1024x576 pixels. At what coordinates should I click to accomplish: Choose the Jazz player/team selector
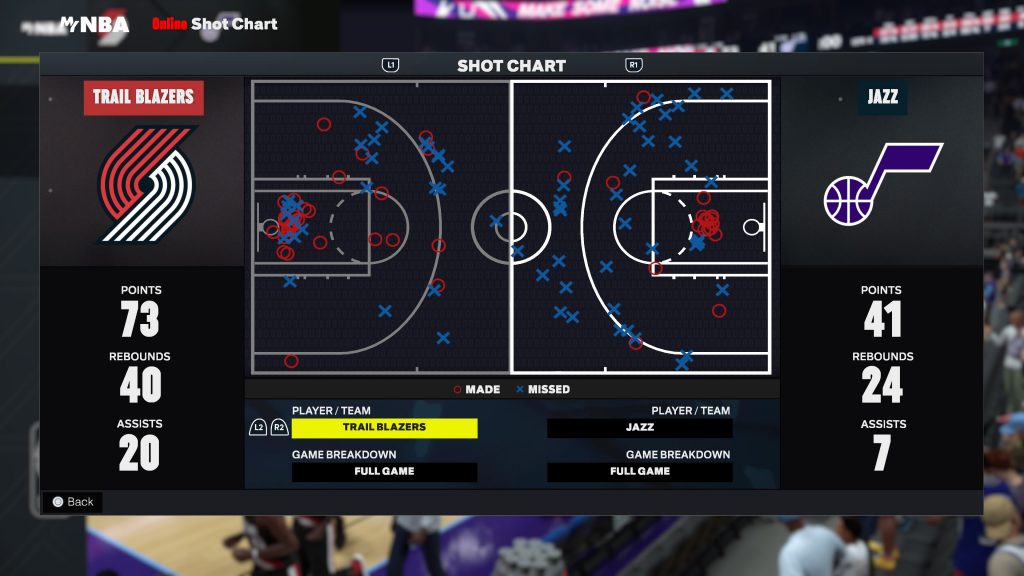click(639, 427)
